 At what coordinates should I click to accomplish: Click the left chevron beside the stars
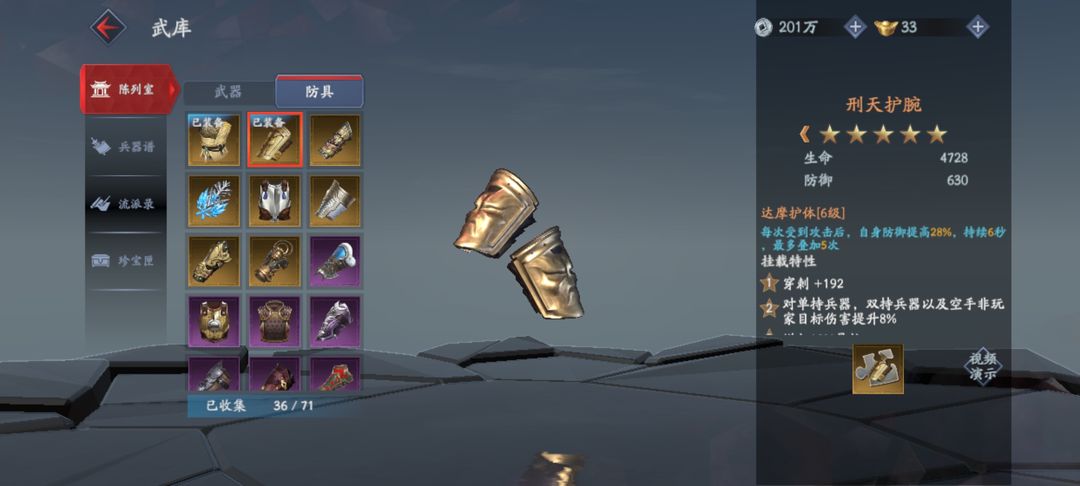(804, 134)
